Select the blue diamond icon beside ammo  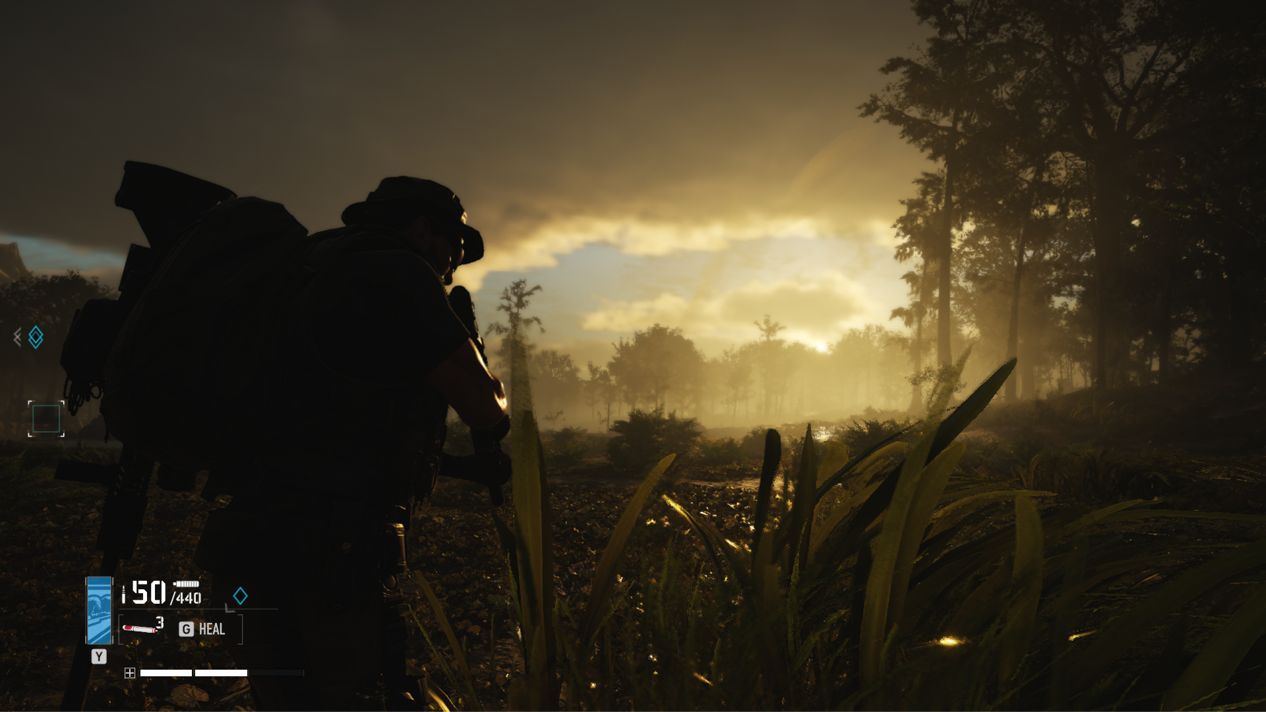240,596
